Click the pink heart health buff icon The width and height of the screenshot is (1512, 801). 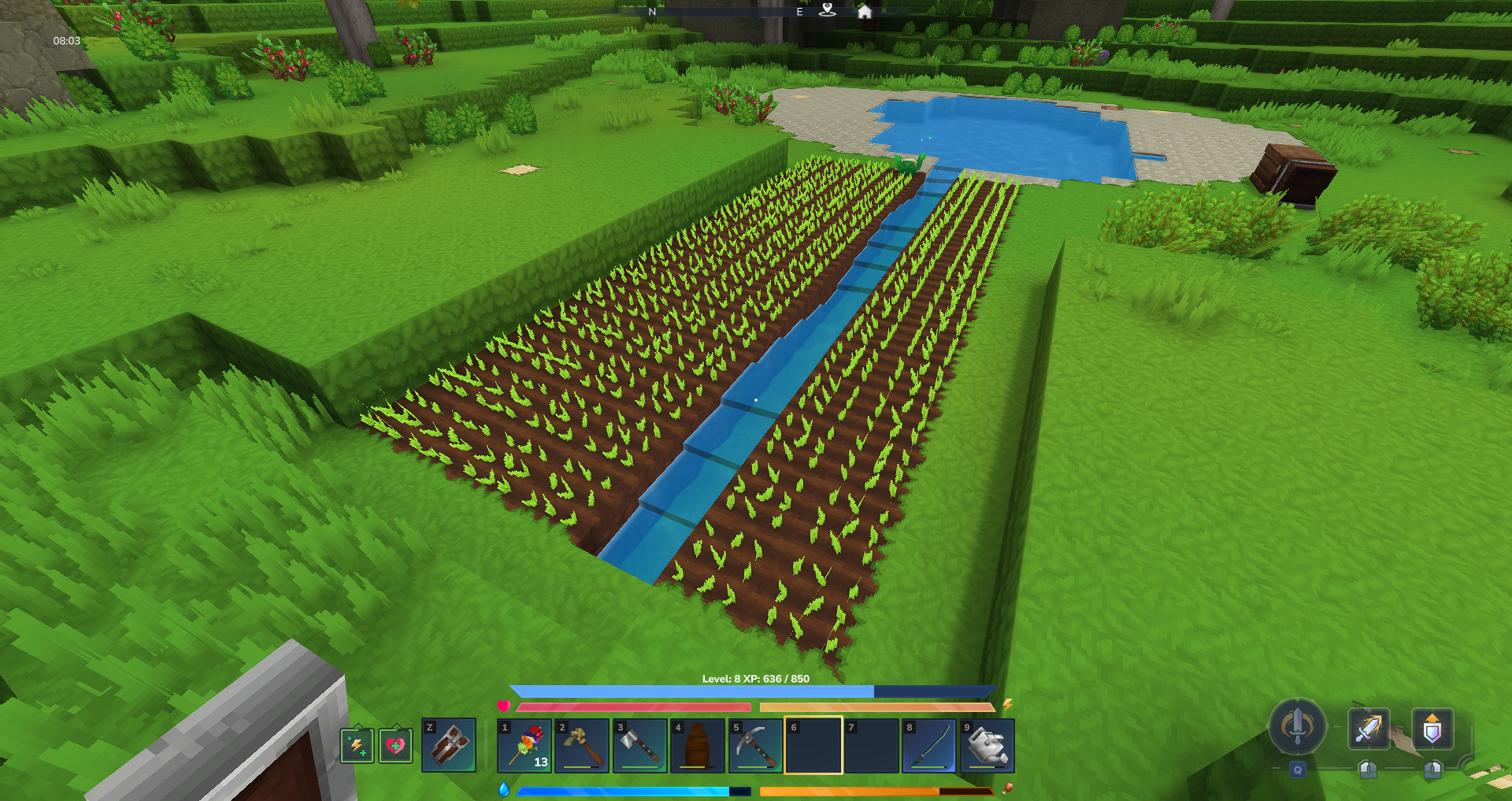[395, 745]
